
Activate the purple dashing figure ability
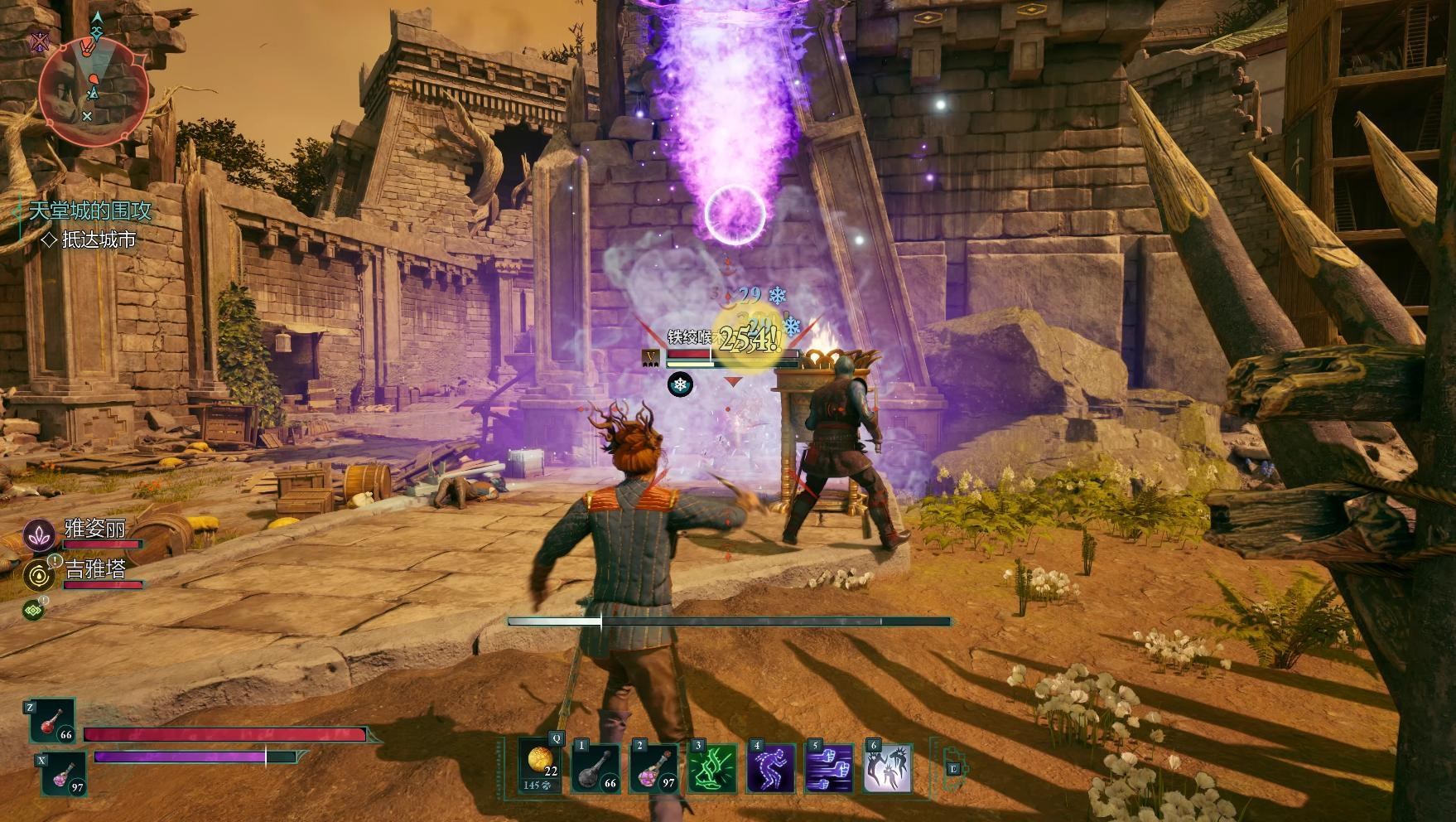(771, 767)
